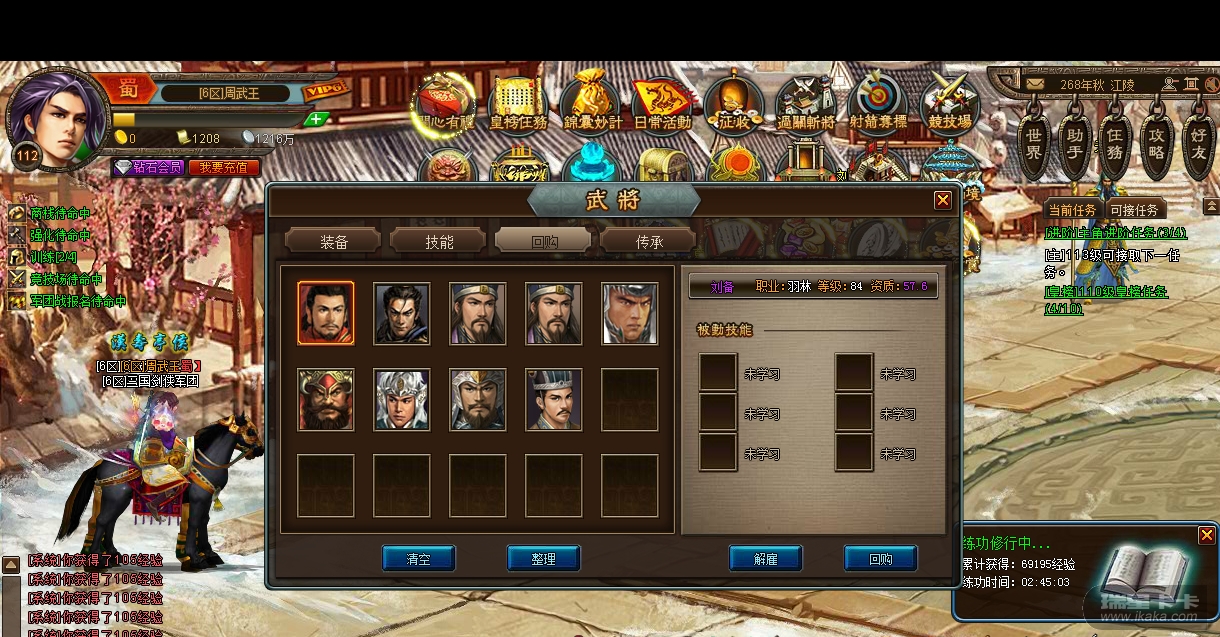Open the 日常活动 daily activities icon
This screenshot has width=1220, height=637.
point(661,104)
